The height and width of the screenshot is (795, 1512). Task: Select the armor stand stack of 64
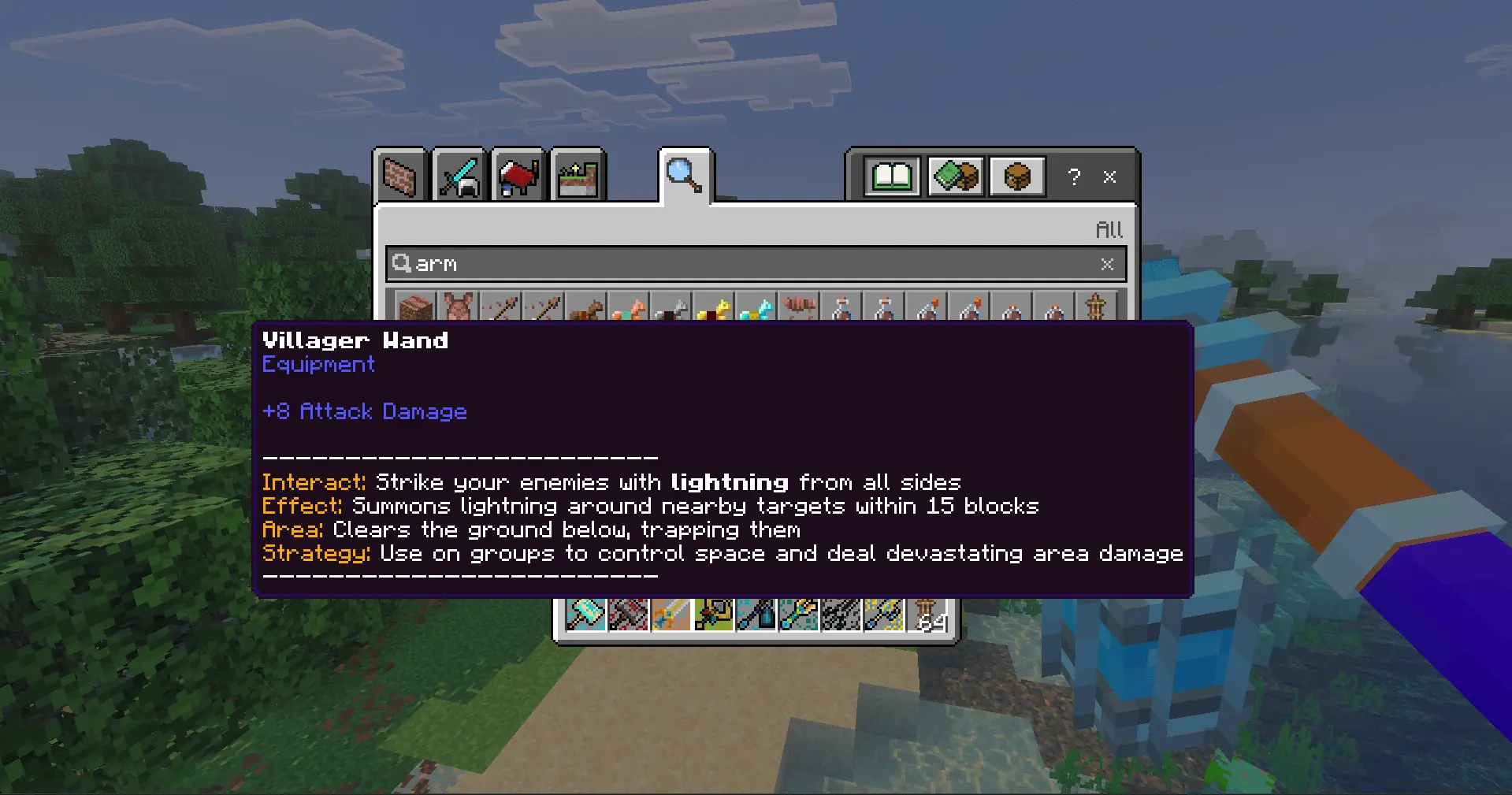pos(927,615)
